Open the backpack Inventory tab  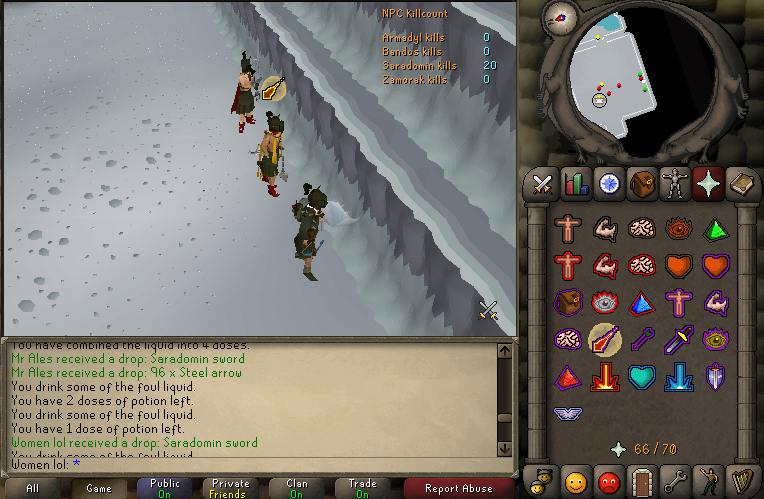(x=641, y=184)
